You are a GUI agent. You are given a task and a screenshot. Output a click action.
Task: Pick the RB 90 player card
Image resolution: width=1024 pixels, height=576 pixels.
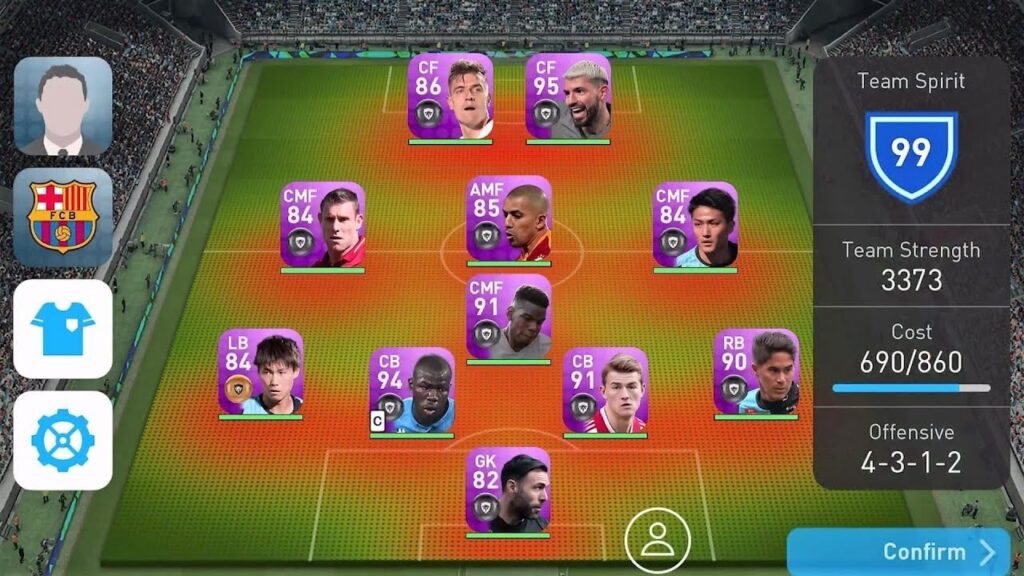[x=756, y=372]
